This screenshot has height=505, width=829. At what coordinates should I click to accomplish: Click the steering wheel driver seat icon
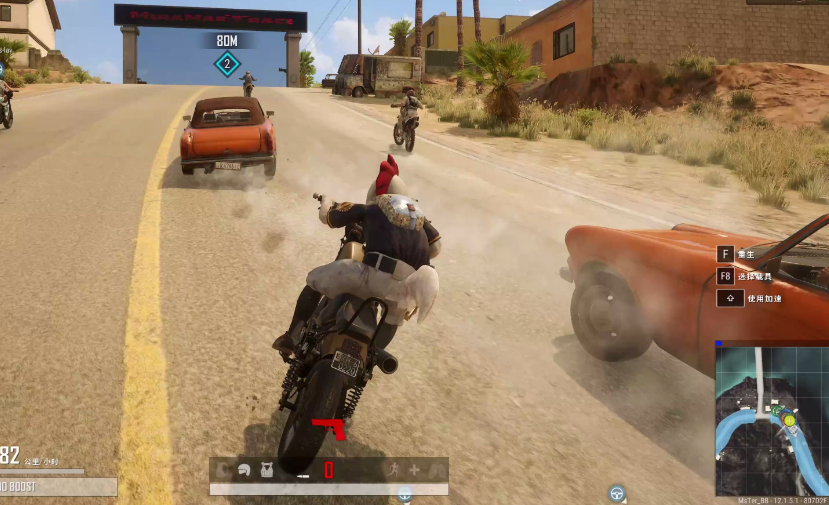tap(617, 493)
